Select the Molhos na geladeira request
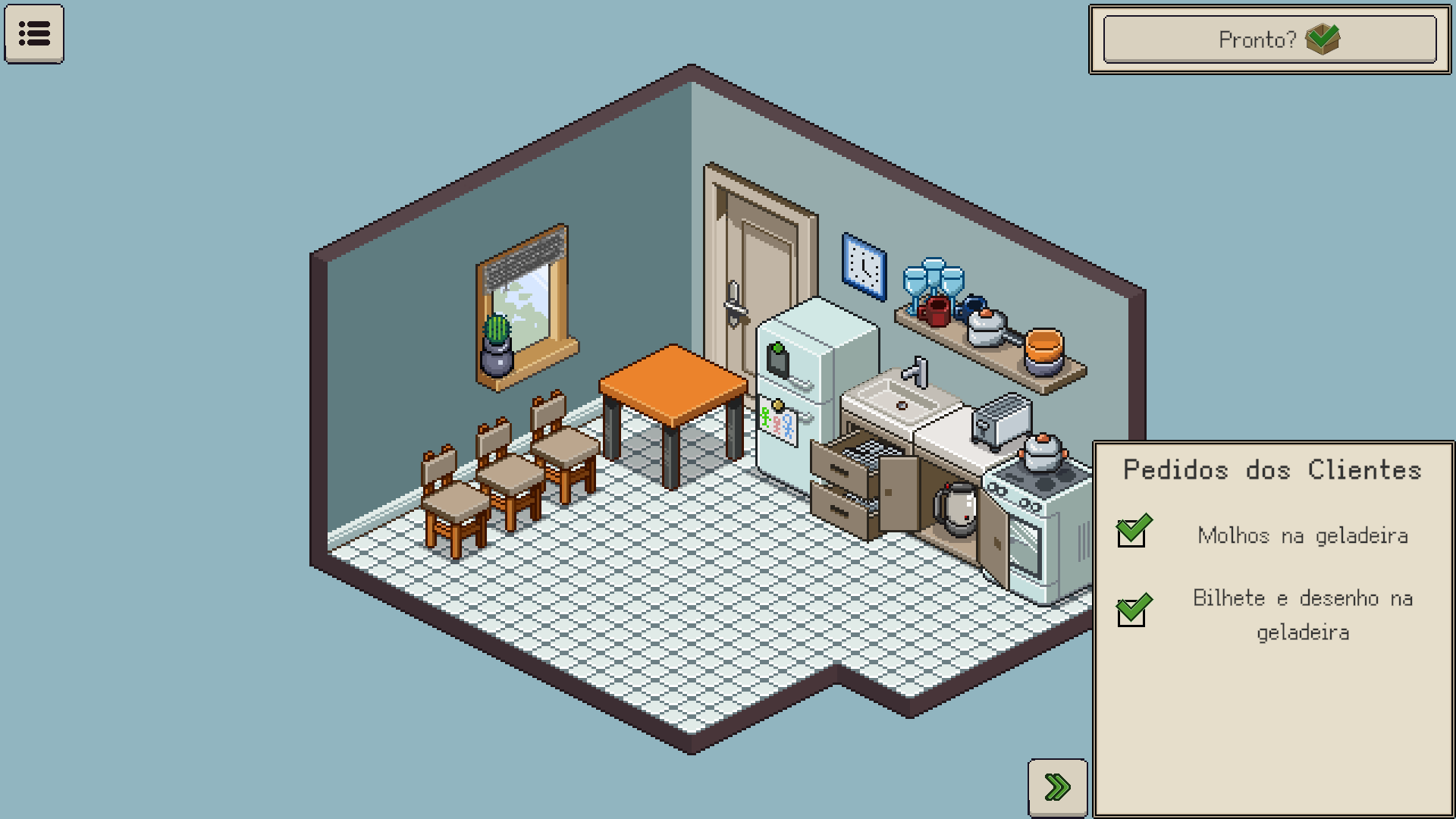This screenshot has height=819, width=1456. pyautogui.click(x=1302, y=535)
